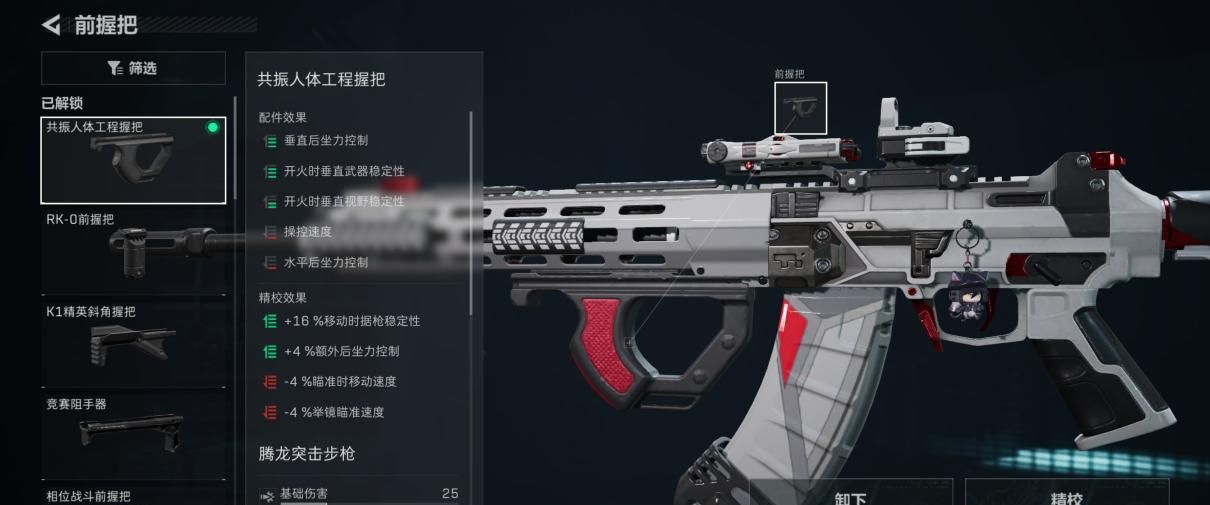Unequip the grip with the 卸下 button
The width and height of the screenshot is (1210, 505).
[x=850, y=496]
